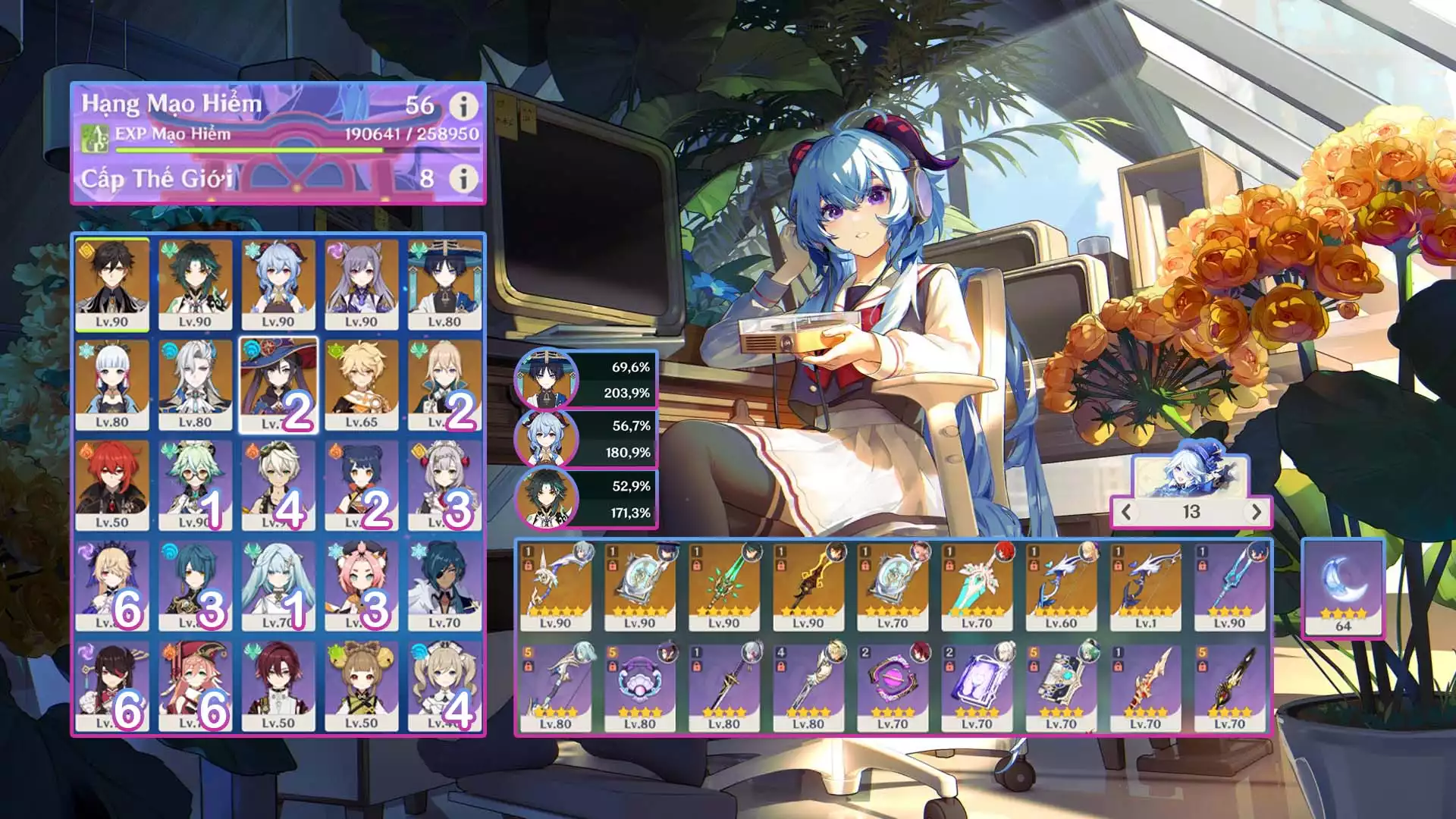Choose the Lv.60 bow weapon slot
Viewport: 1456px width, 819px height.
click(1062, 586)
